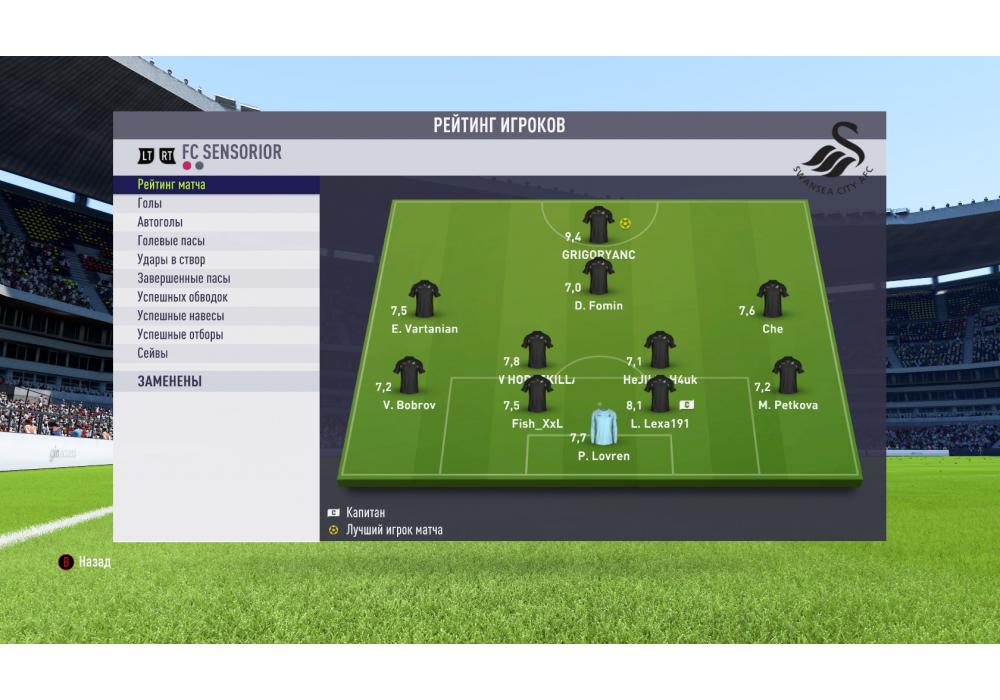The width and height of the screenshot is (1000, 700).
Task: Select M. Petkova on the formation
Action: click(x=788, y=375)
